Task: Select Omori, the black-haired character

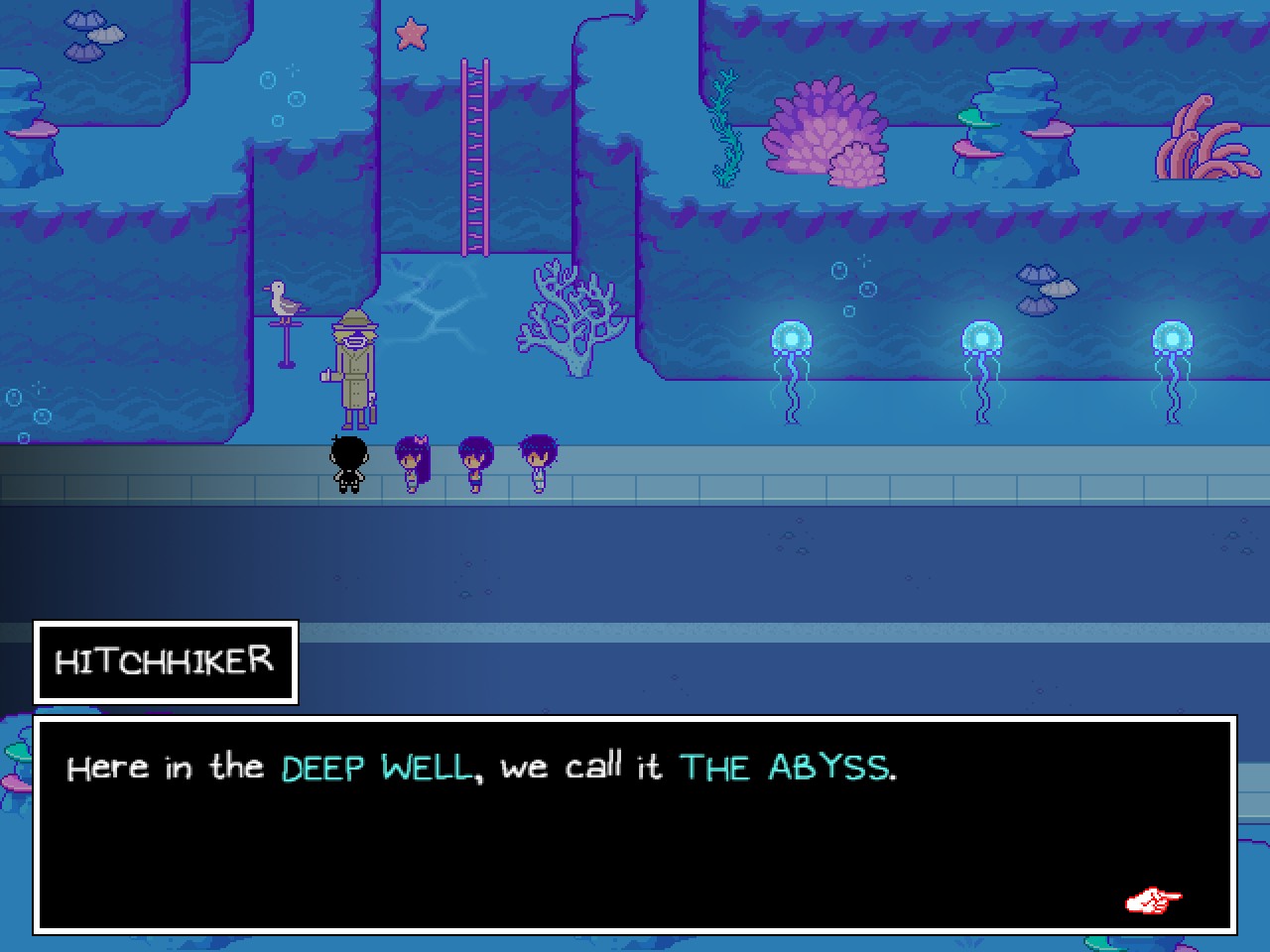Action: tap(349, 461)
